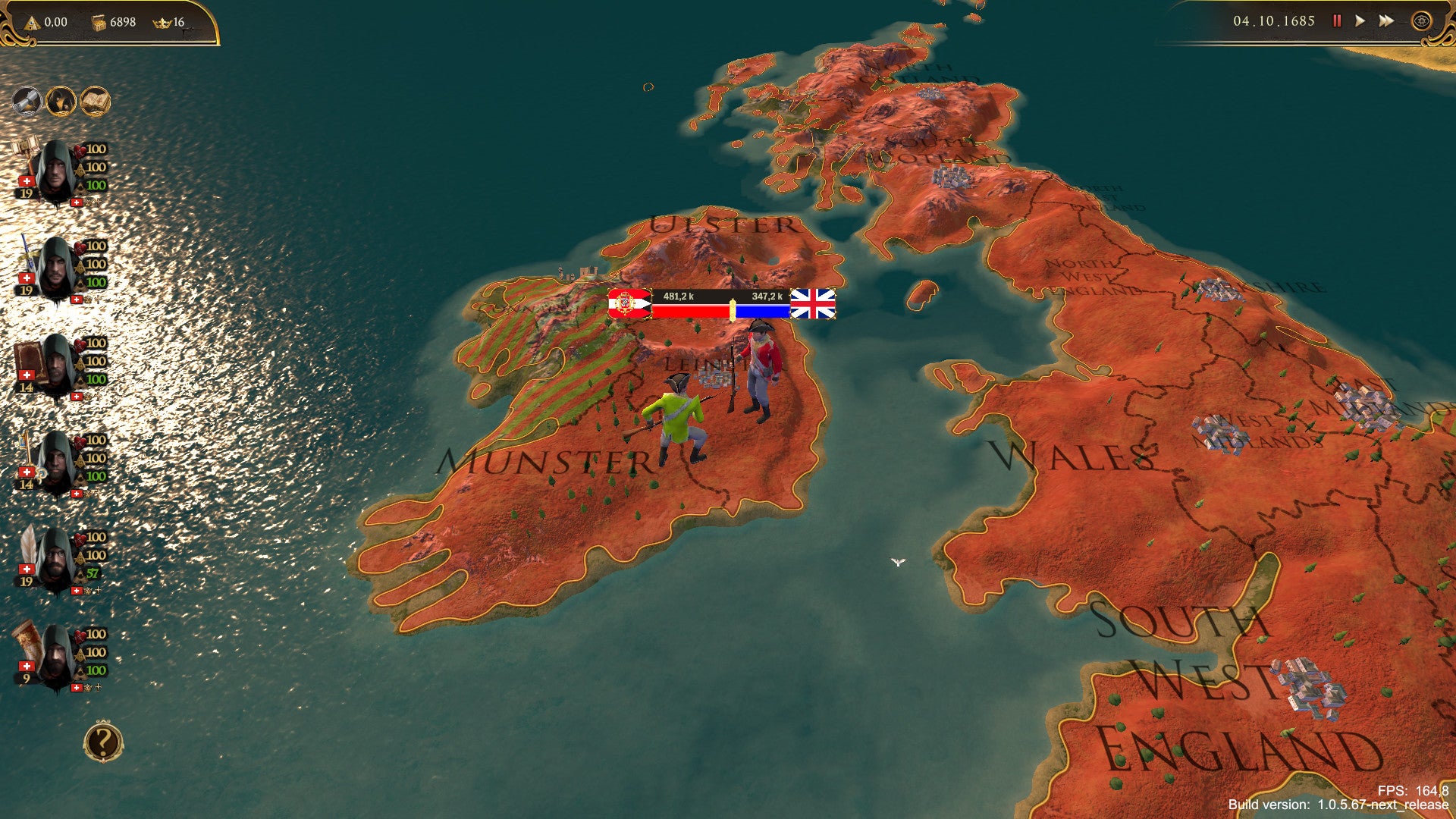
Task: Pause the game with the red pause button
Action: 1337,21
